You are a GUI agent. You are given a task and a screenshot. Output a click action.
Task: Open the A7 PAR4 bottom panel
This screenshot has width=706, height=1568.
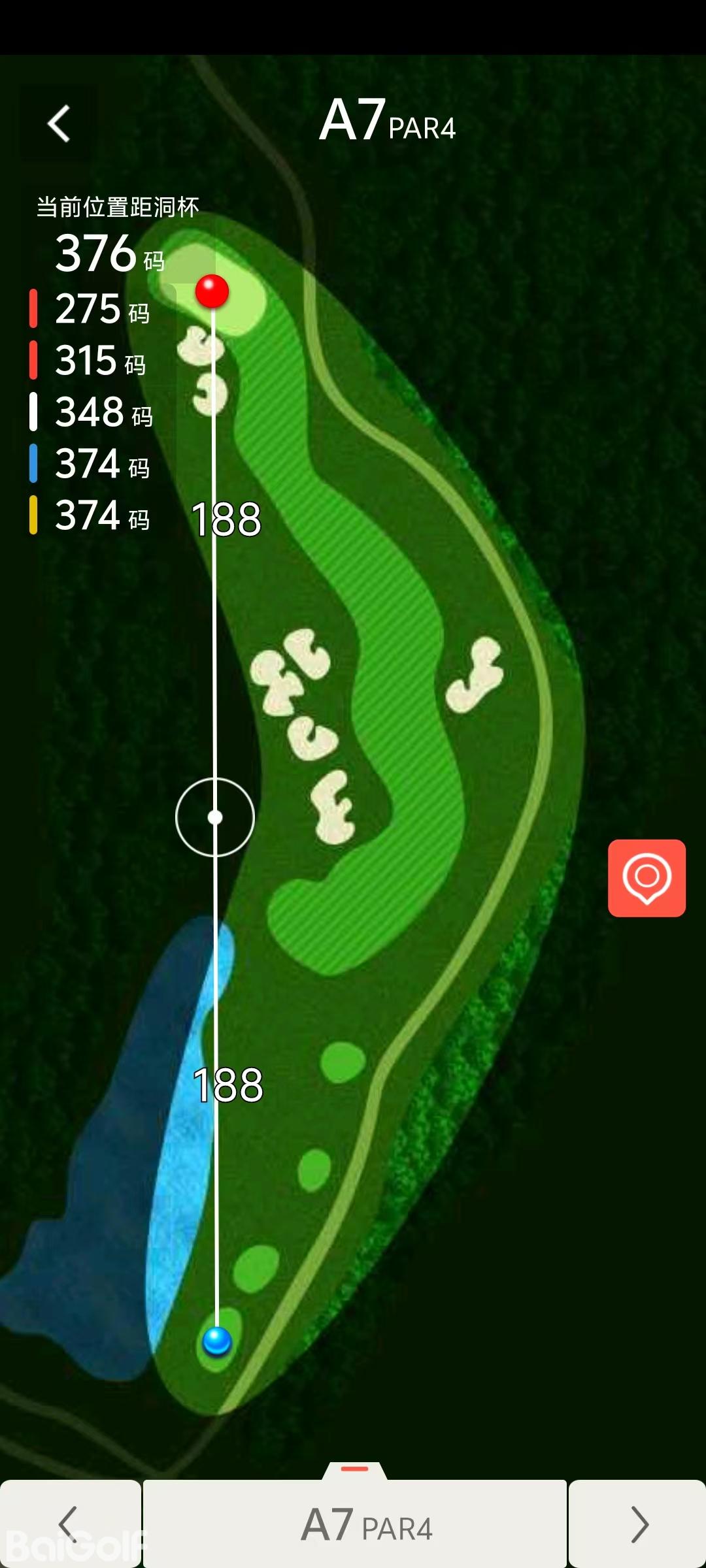[x=355, y=1524]
